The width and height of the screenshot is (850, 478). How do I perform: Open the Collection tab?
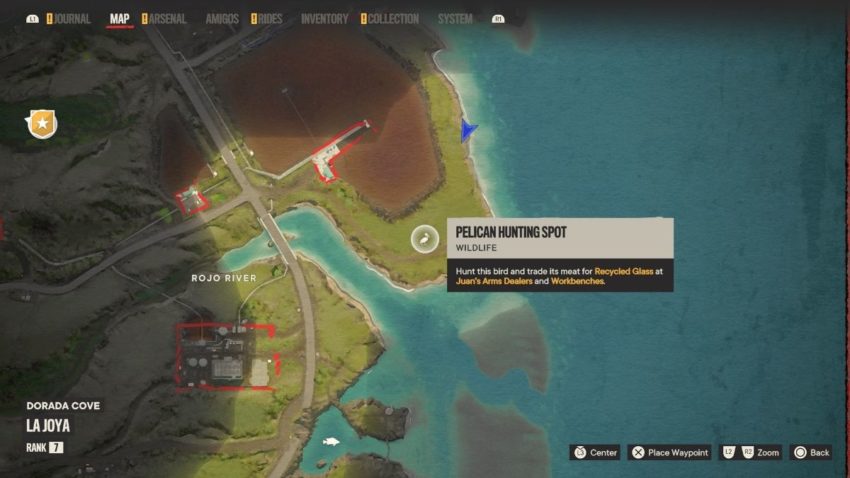point(392,19)
